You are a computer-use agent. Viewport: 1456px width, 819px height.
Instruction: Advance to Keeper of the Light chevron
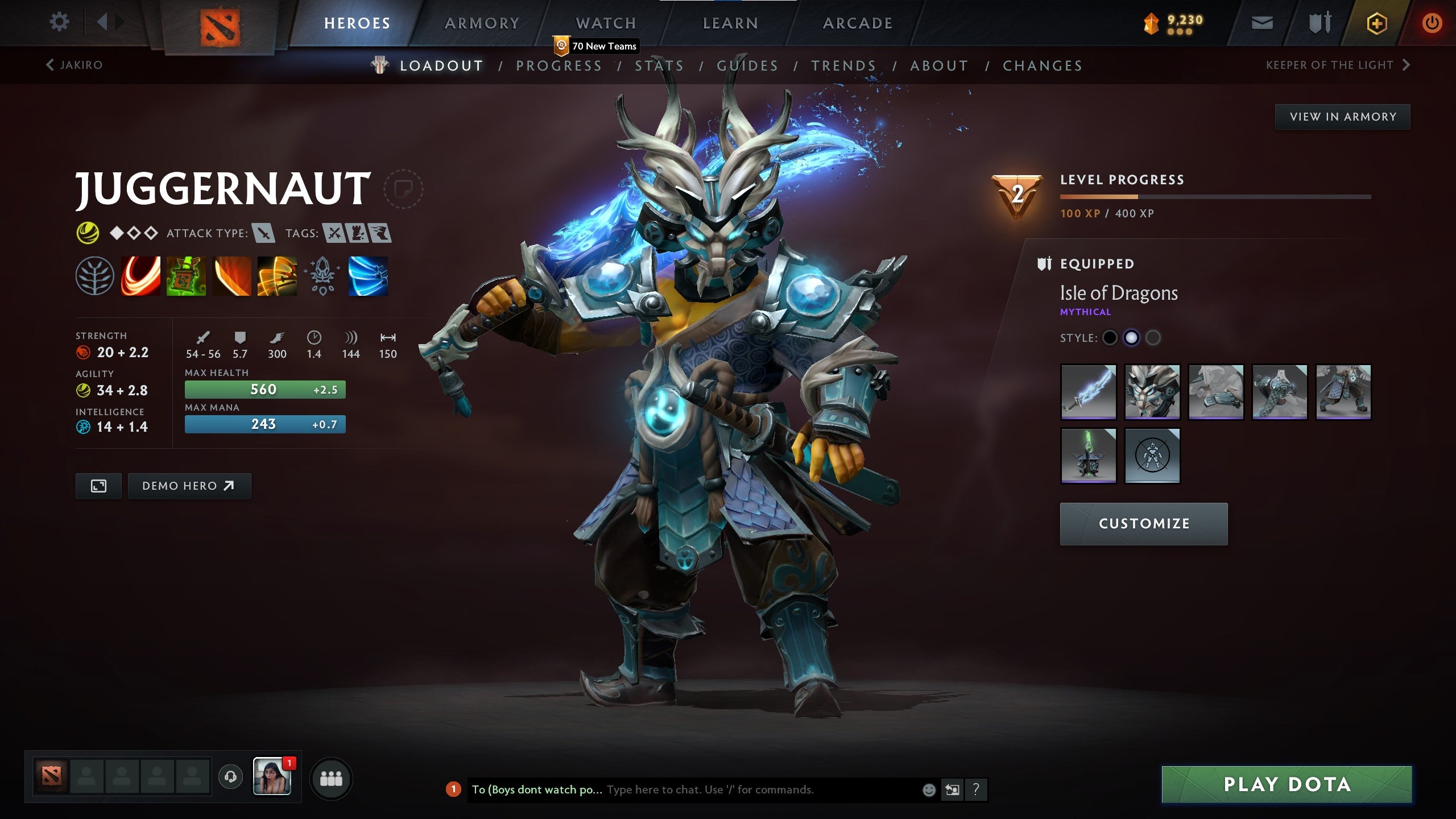(x=1407, y=64)
